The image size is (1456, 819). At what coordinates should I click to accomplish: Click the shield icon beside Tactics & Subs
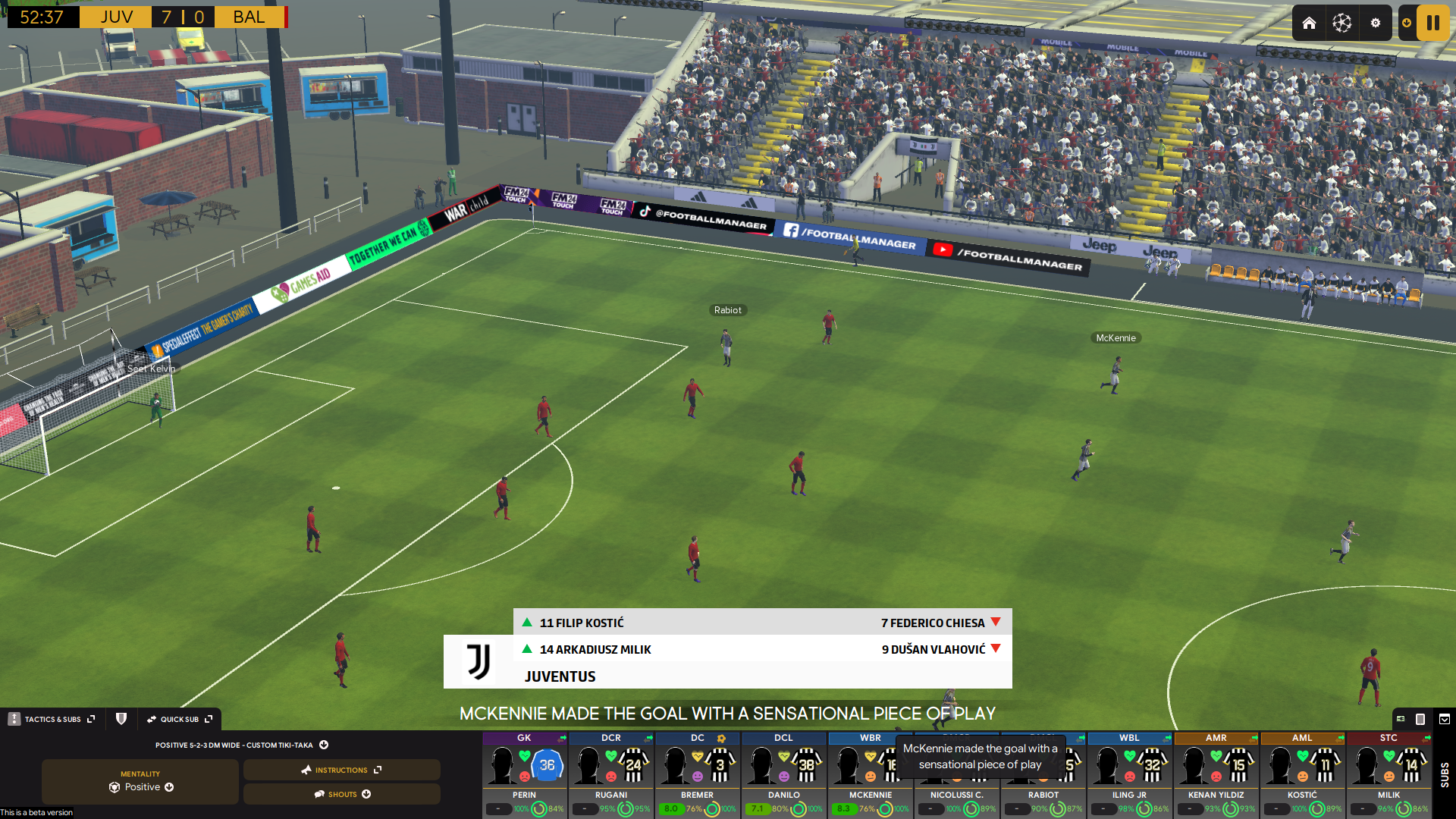121,719
